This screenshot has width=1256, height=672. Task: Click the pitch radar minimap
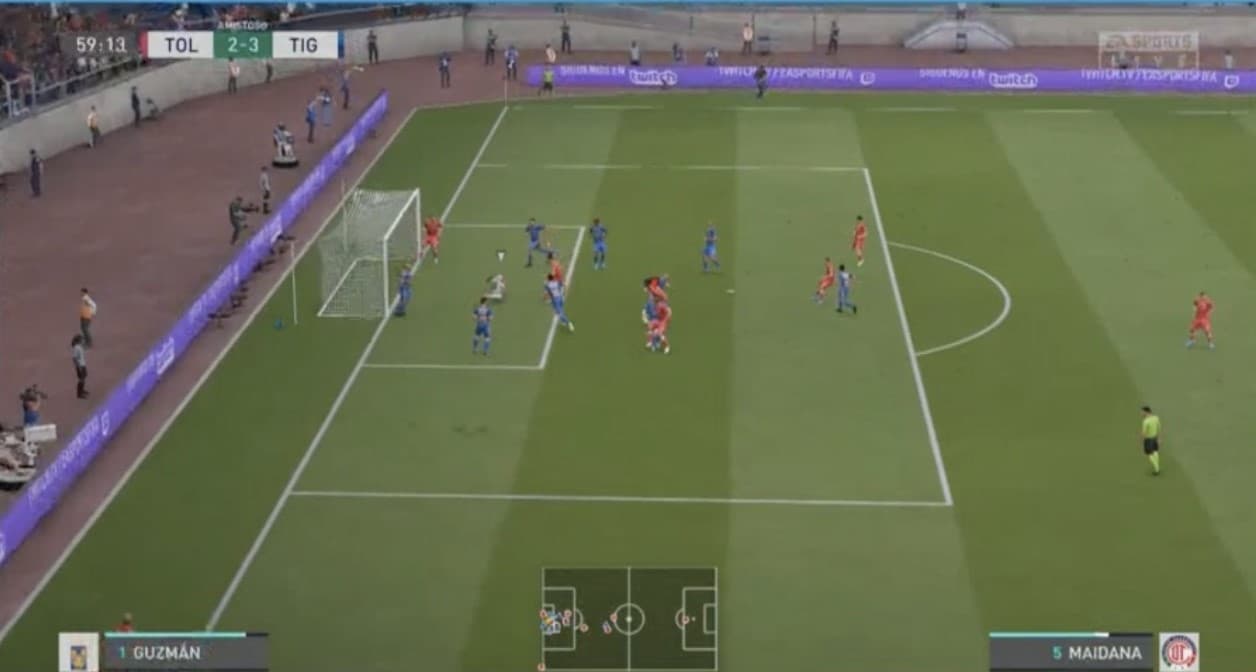pyautogui.click(x=629, y=618)
